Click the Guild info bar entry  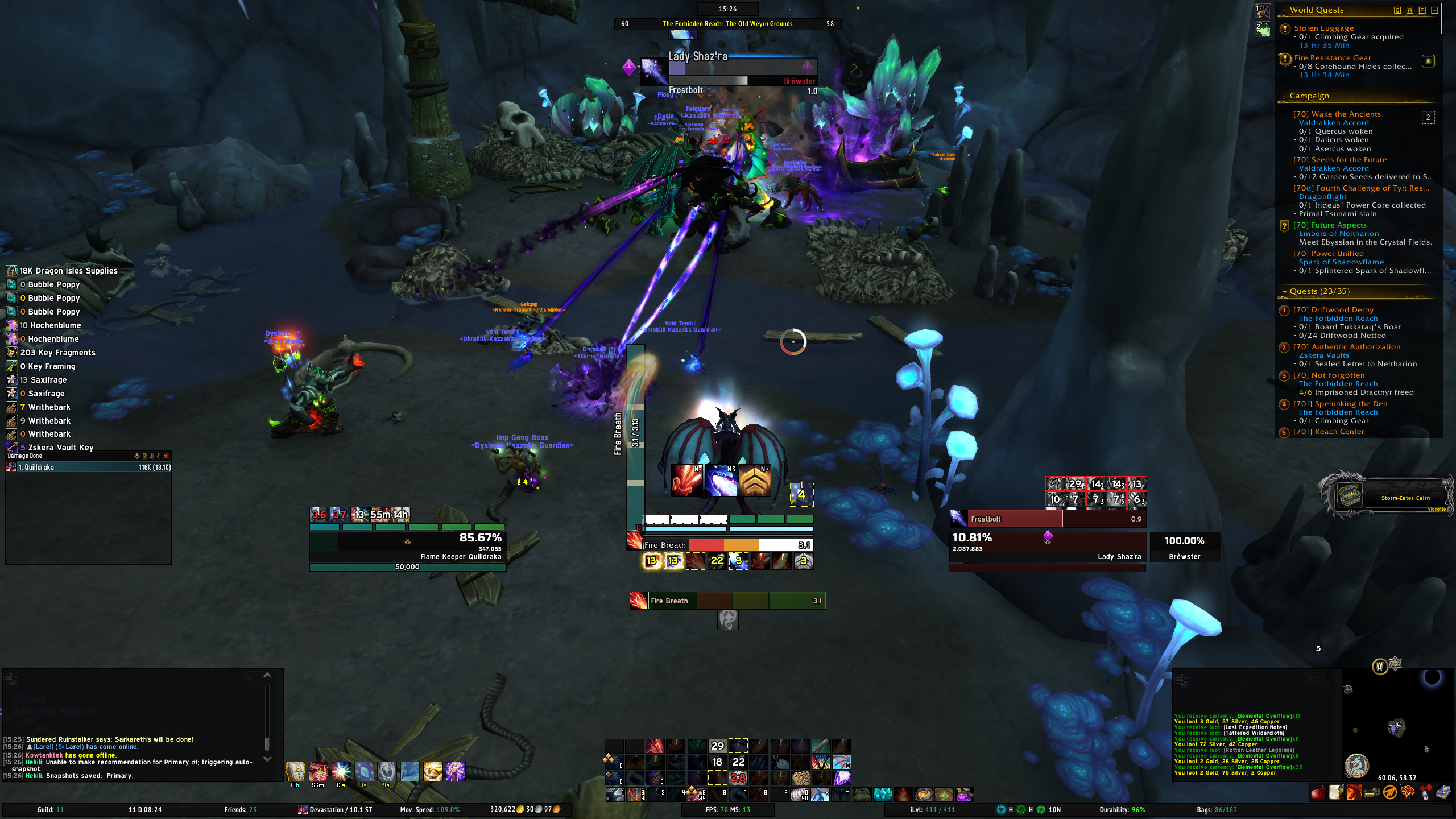(x=51, y=810)
